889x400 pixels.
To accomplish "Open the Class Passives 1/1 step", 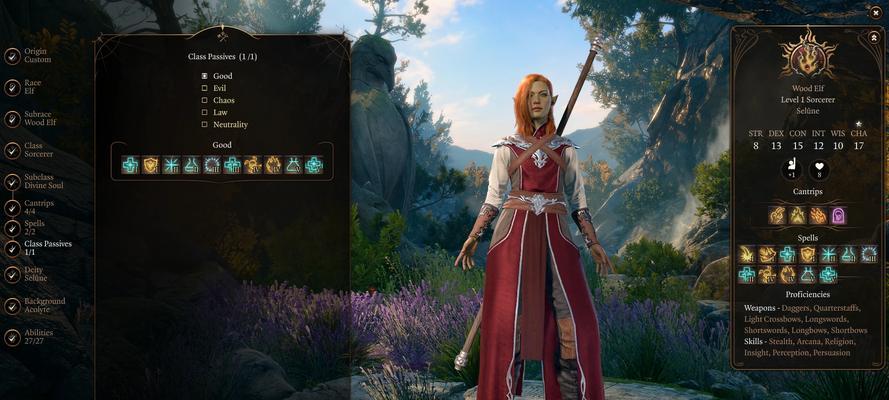I will click(x=46, y=248).
